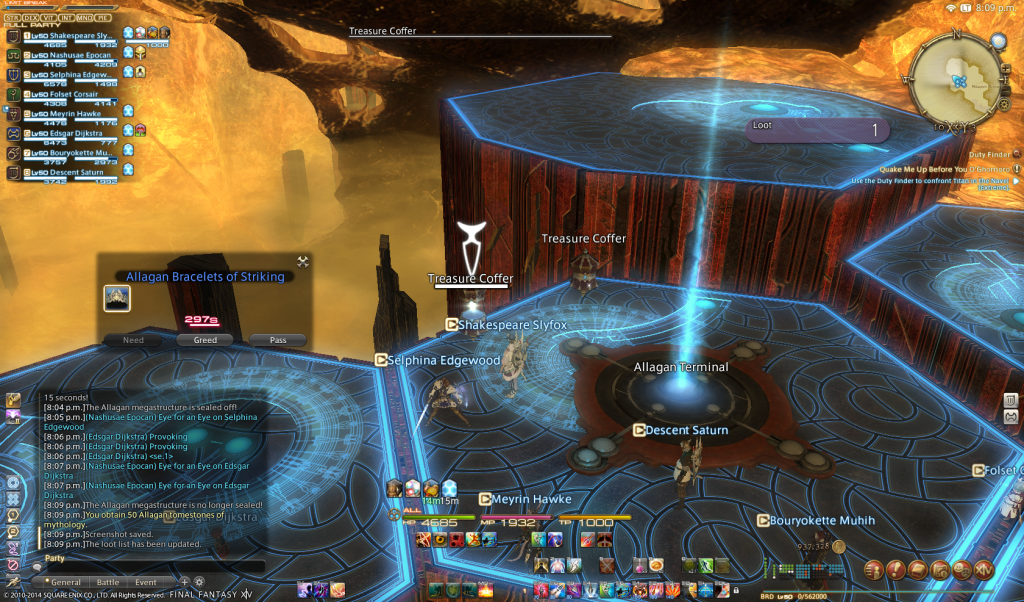Open chat log settings gear
Screen dimensions: 1024x602
pyautogui.click(x=199, y=582)
